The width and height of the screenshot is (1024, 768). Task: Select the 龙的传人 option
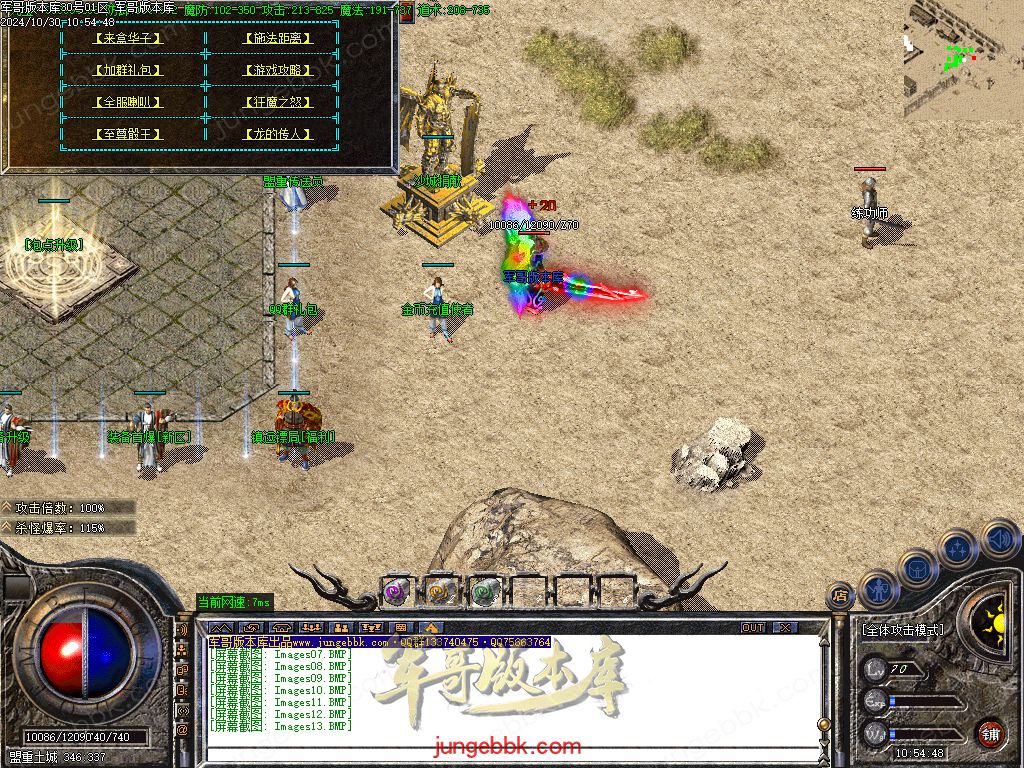coord(277,134)
